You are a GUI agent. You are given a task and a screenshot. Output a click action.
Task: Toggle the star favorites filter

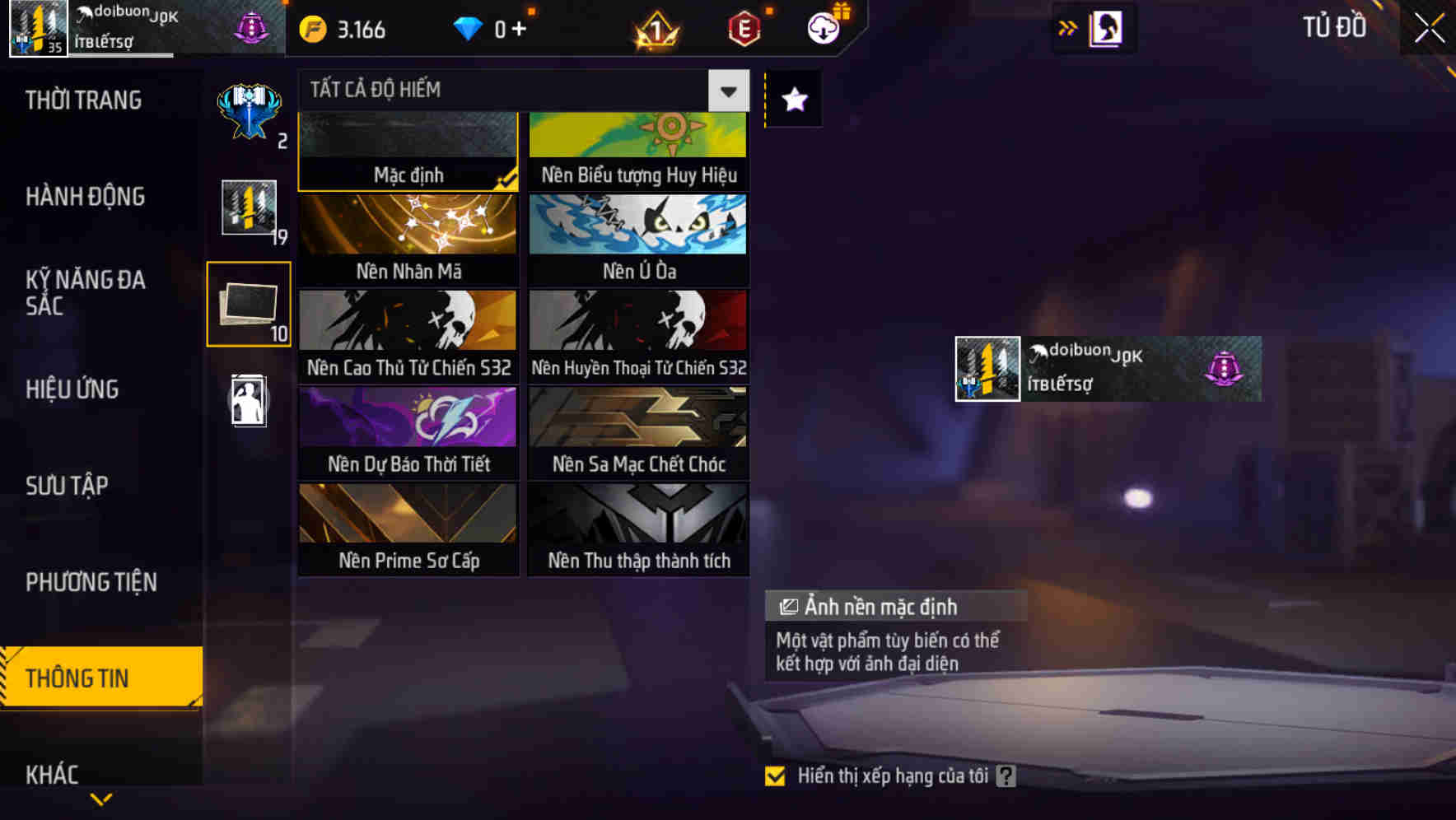coord(792,100)
